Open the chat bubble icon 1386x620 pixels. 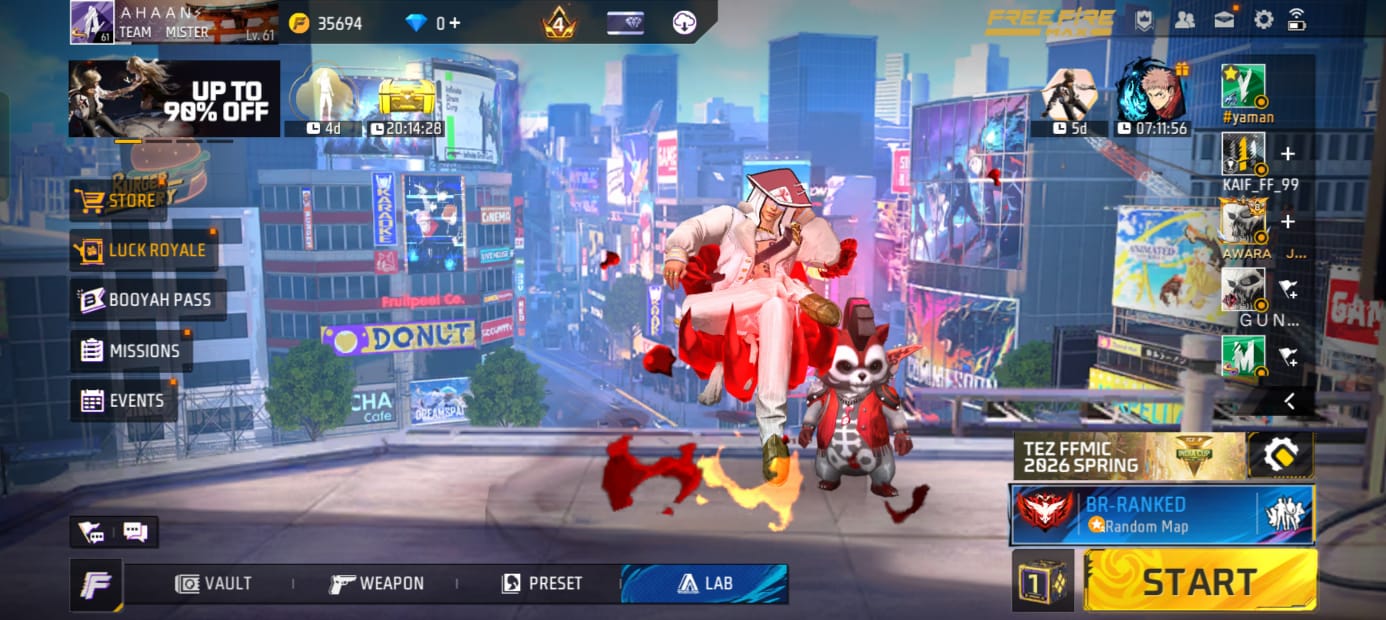[135, 532]
